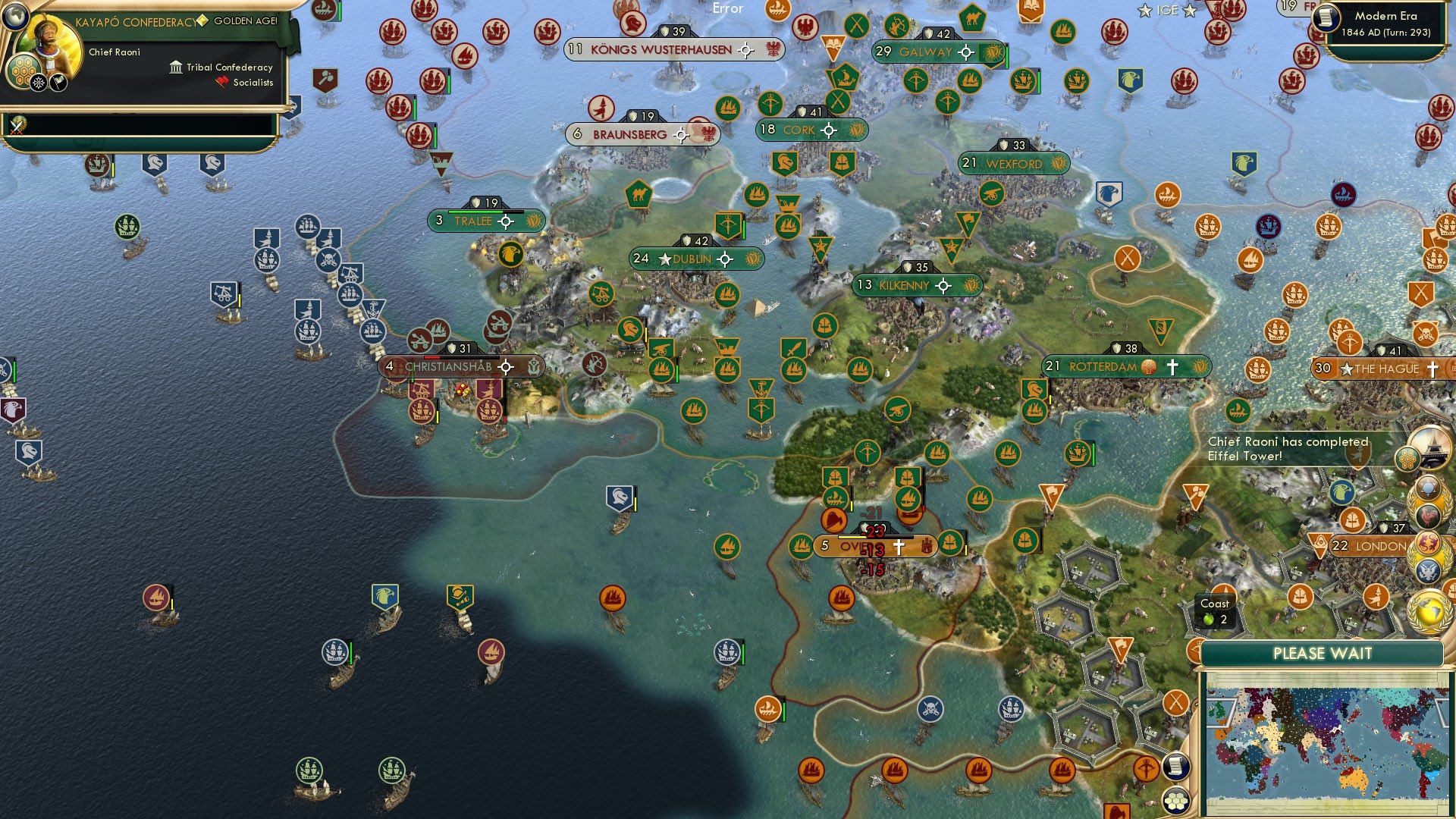Click the PLEASE WAIT banner
Image resolution: width=1456 pixels, height=819 pixels.
[1323, 653]
